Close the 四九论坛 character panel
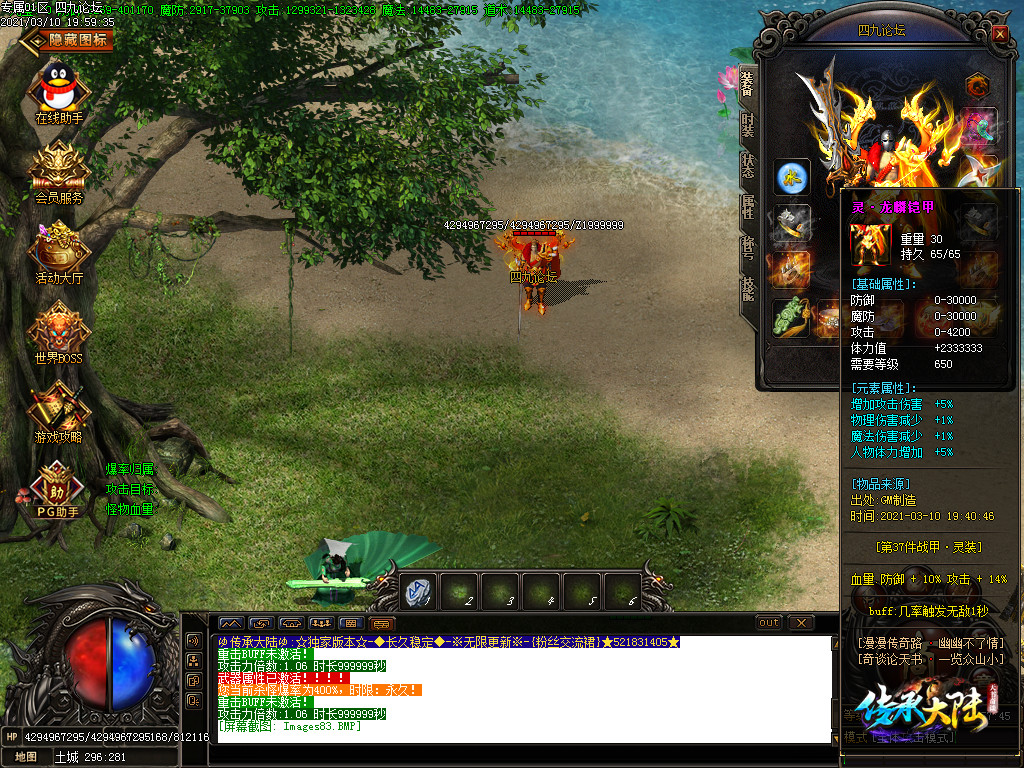This screenshot has width=1024, height=768. pyautogui.click(x=1000, y=33)
